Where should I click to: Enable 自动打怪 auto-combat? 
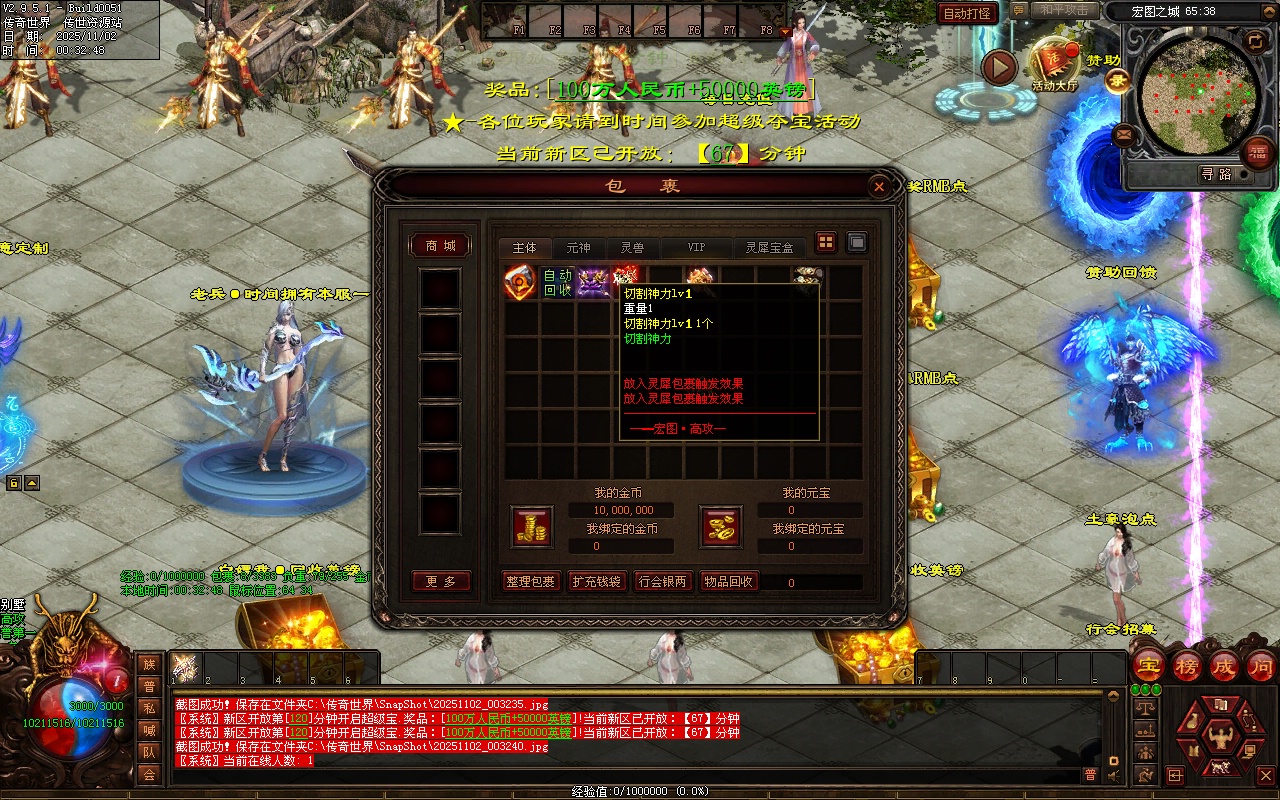click(967, 13)
